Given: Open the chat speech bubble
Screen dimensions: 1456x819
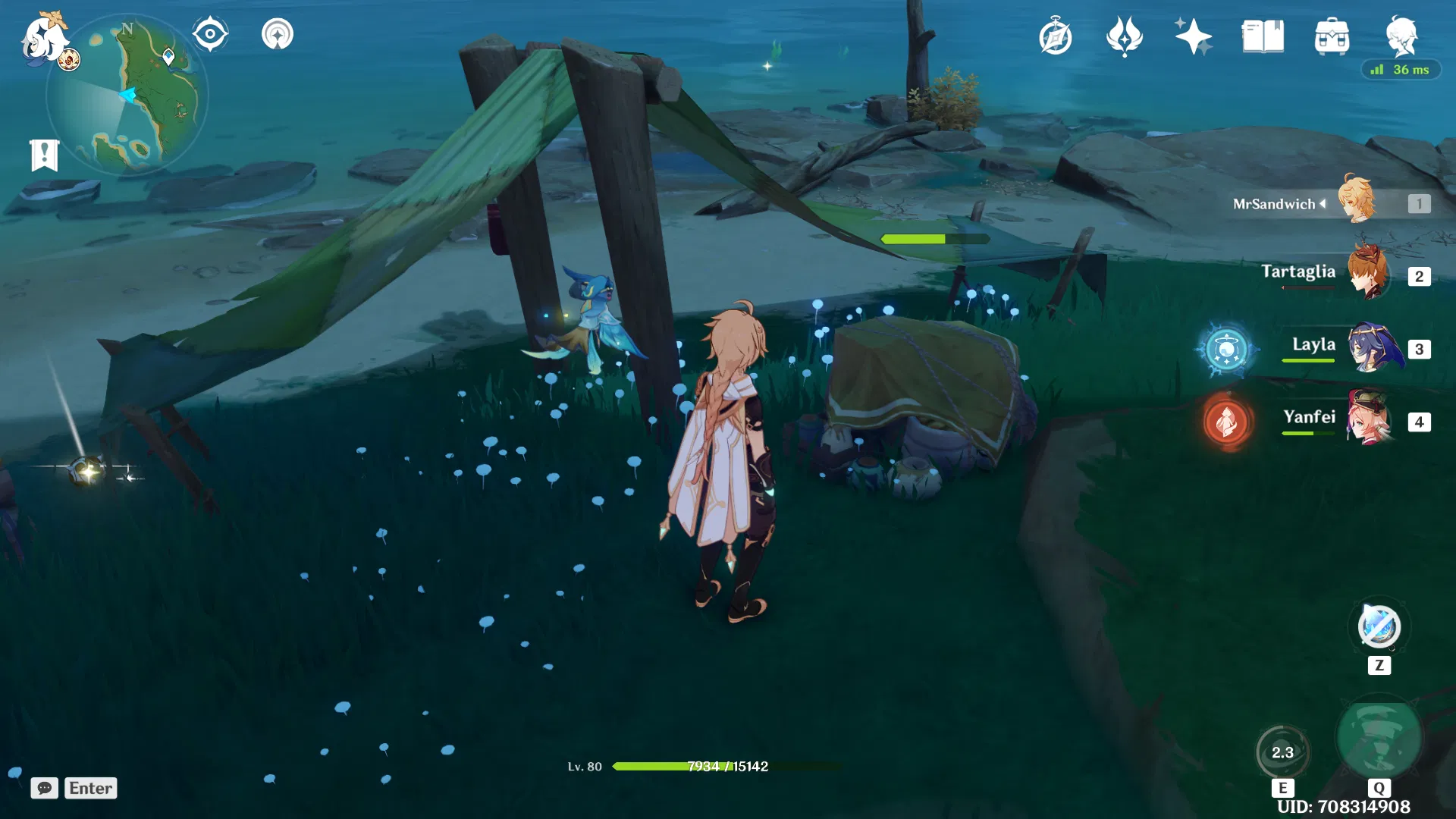Looking at the screenshot, I should 44,788.
